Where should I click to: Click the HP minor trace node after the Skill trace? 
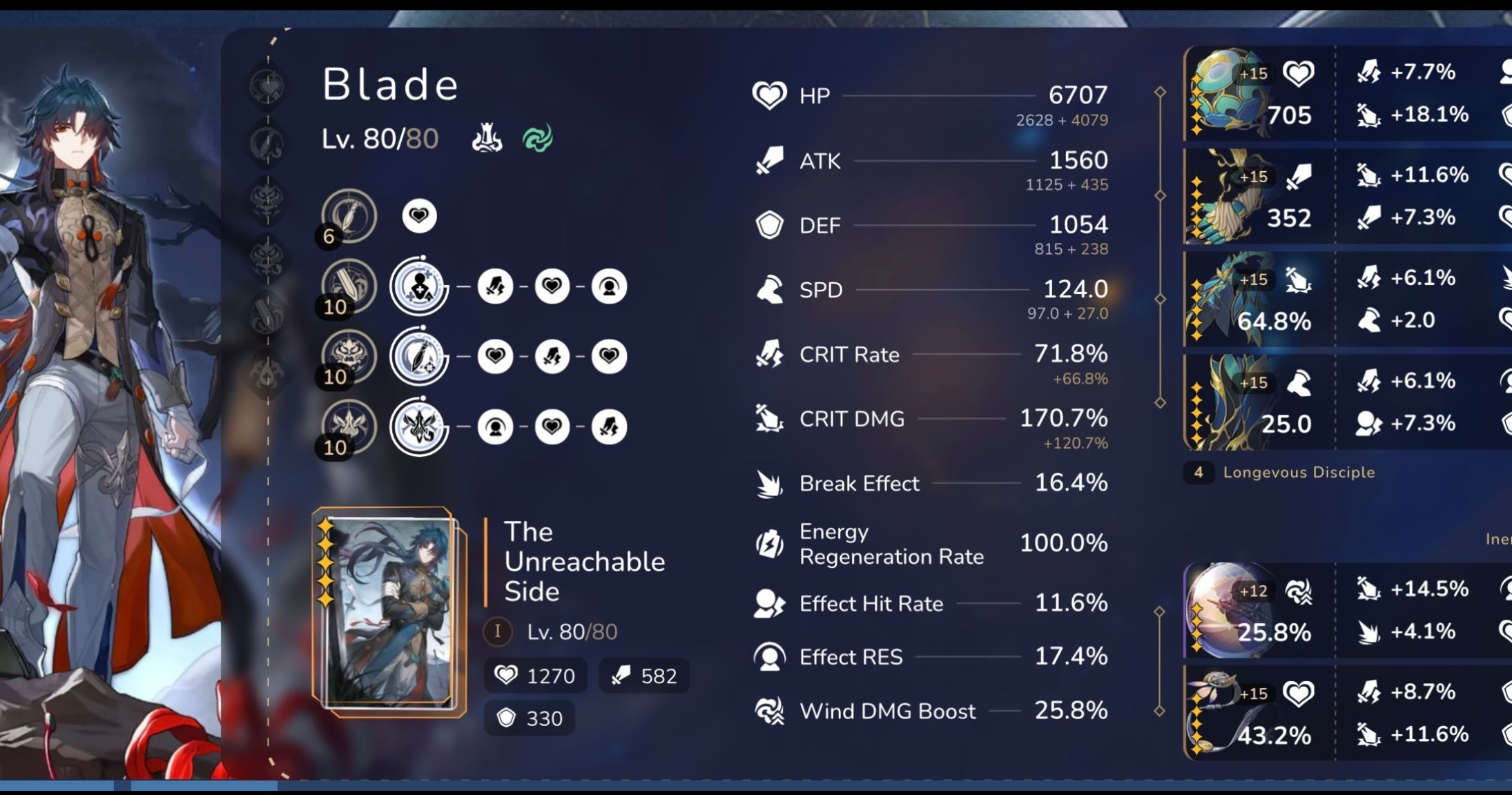[x=552, y=286]
